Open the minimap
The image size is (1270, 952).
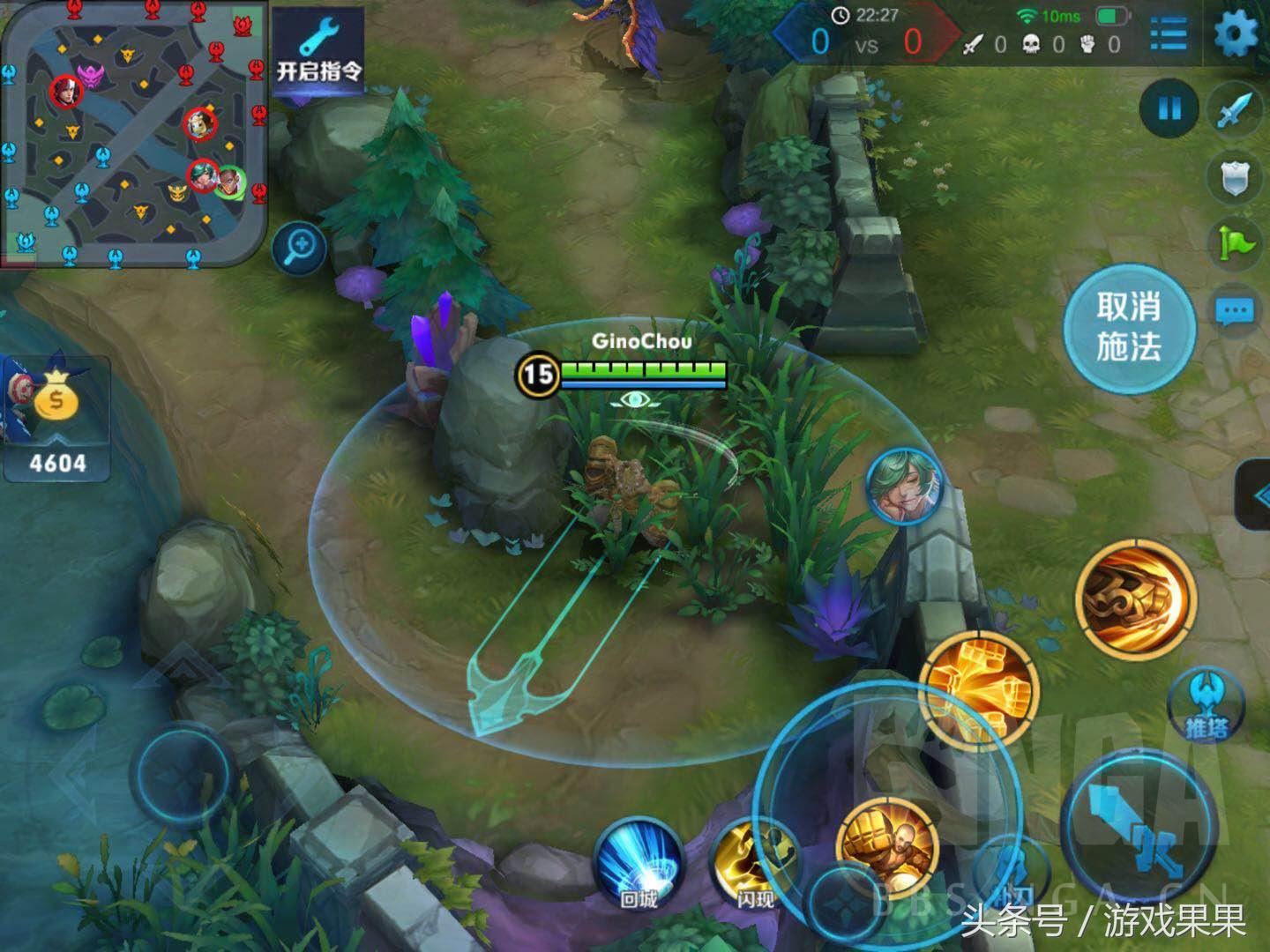pyautogui.click(x=133, y=132)
